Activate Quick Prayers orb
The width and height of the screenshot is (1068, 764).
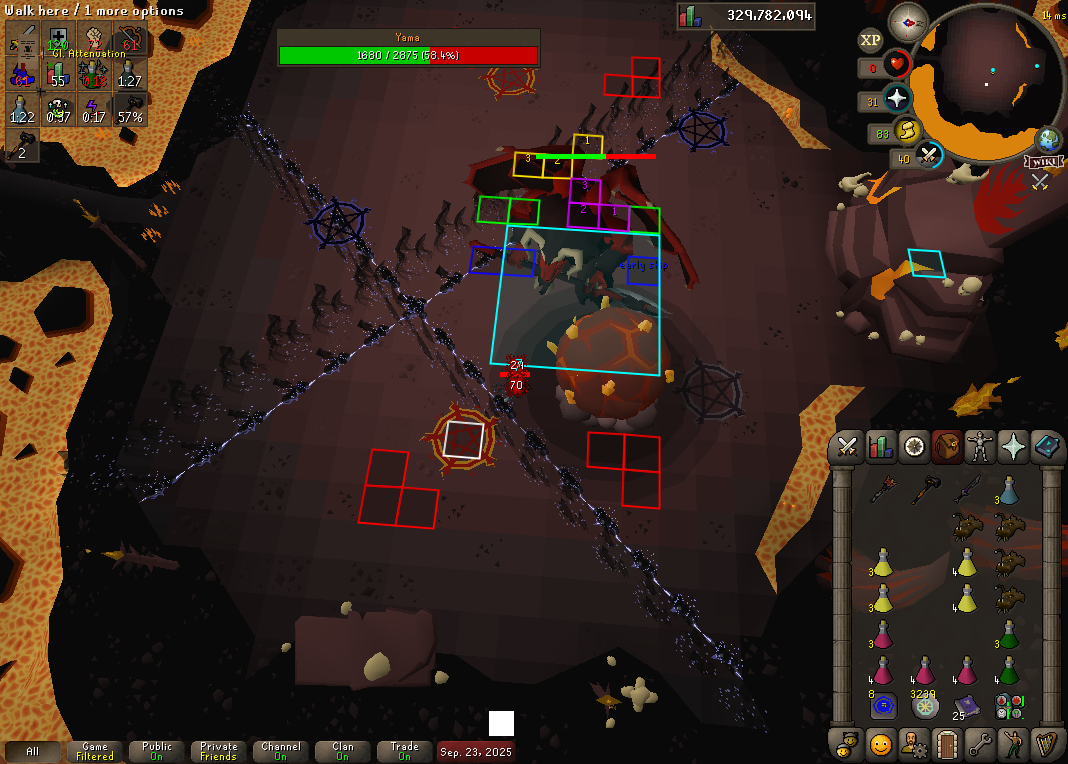click(x=897, y=99)
